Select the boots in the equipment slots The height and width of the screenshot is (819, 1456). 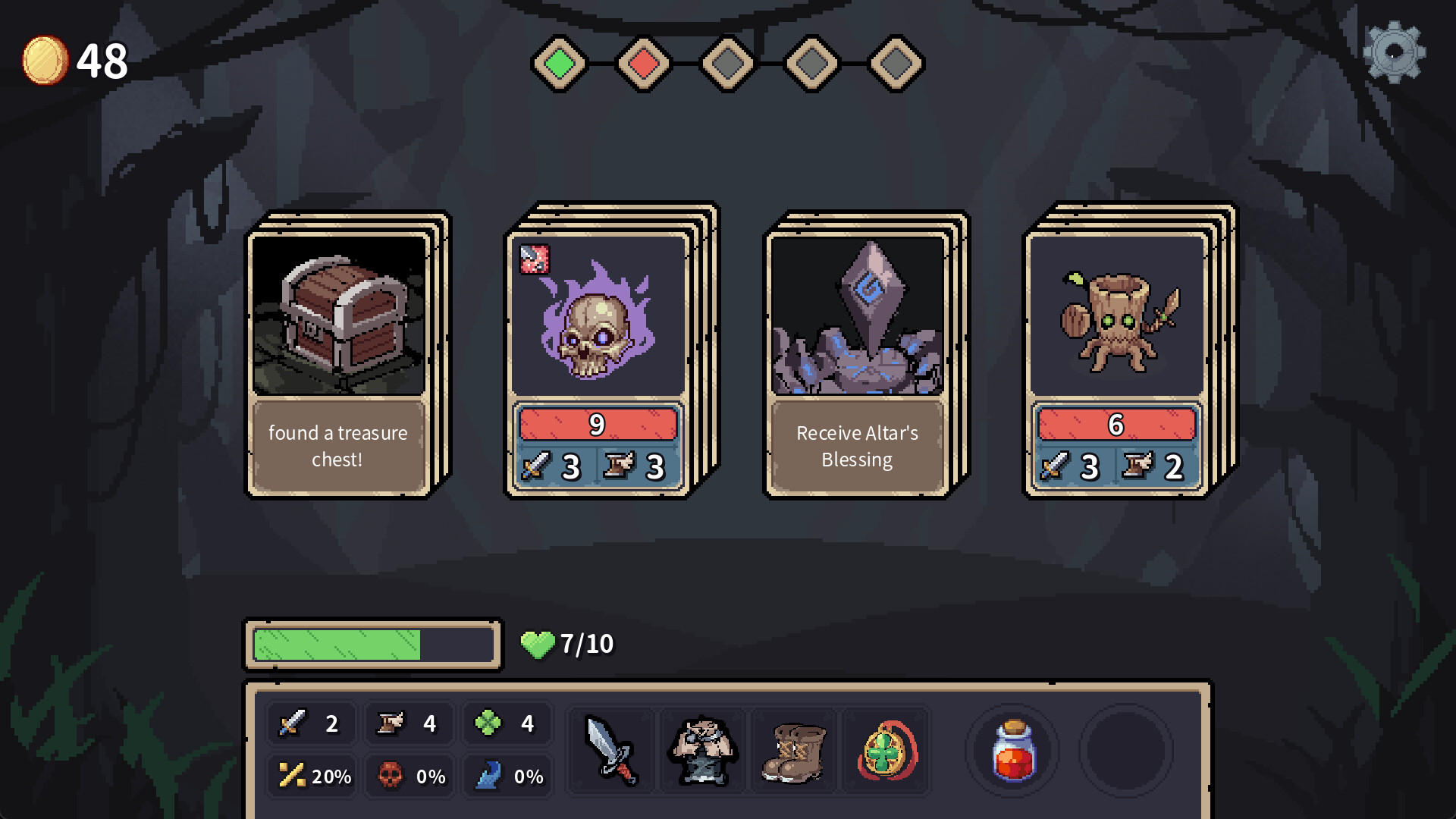click(793, 751)
